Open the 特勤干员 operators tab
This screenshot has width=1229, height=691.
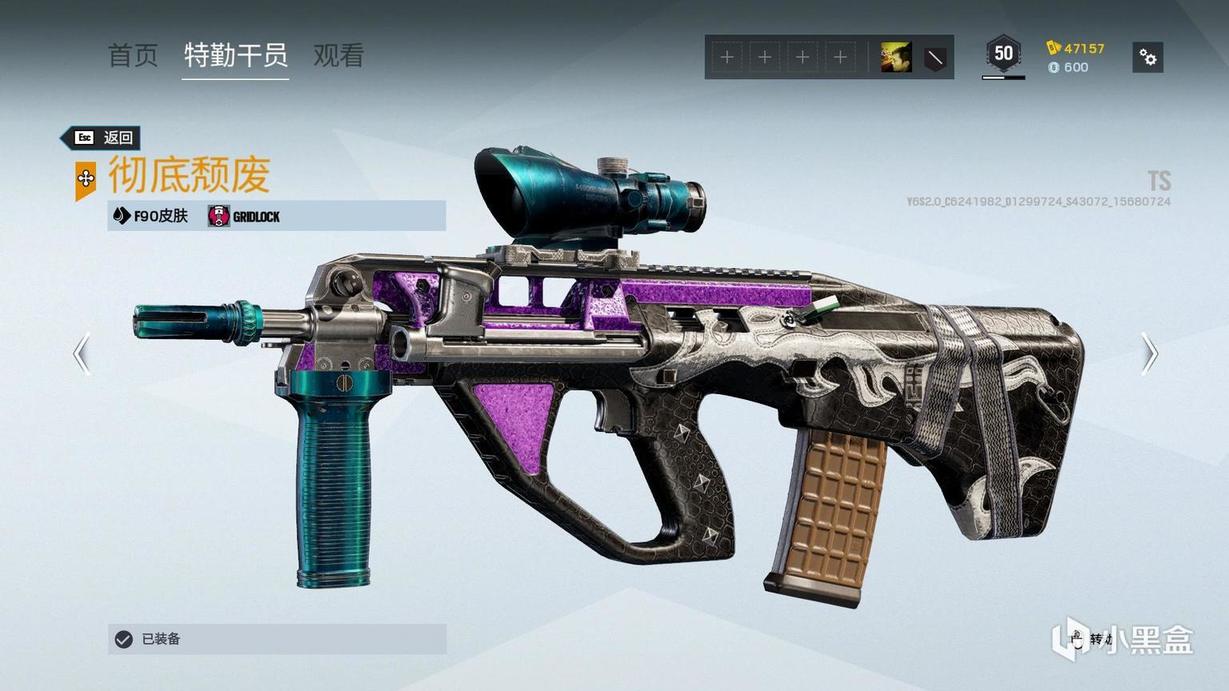click(x=236, y=56)
